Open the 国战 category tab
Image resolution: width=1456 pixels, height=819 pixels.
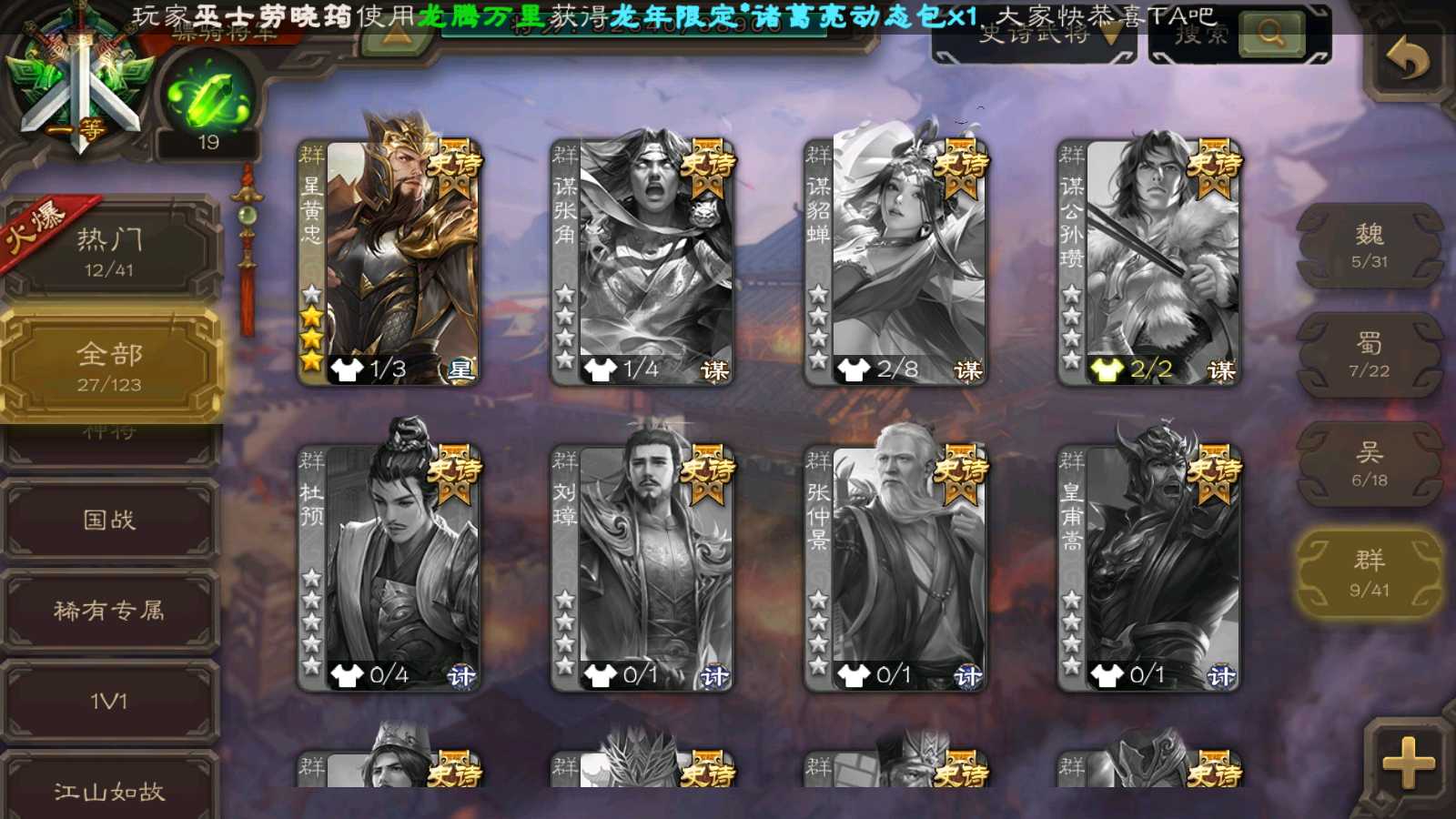[x=109, y=520]
